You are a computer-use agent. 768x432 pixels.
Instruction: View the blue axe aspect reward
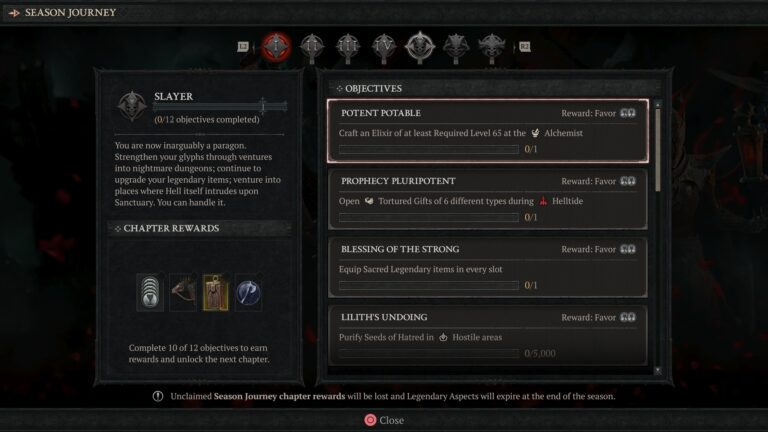248,291
